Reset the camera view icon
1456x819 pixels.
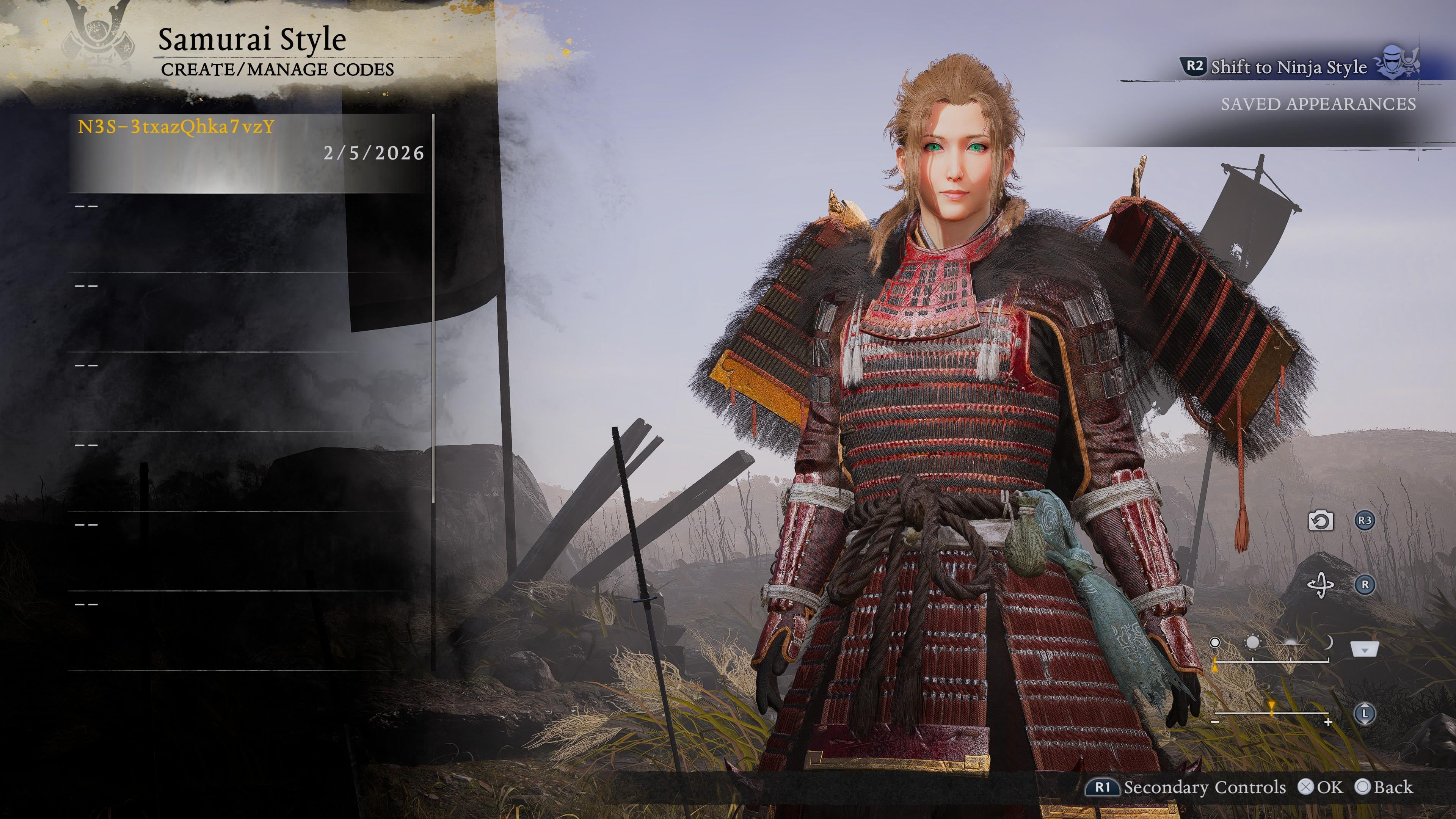tap(1321, 521)
